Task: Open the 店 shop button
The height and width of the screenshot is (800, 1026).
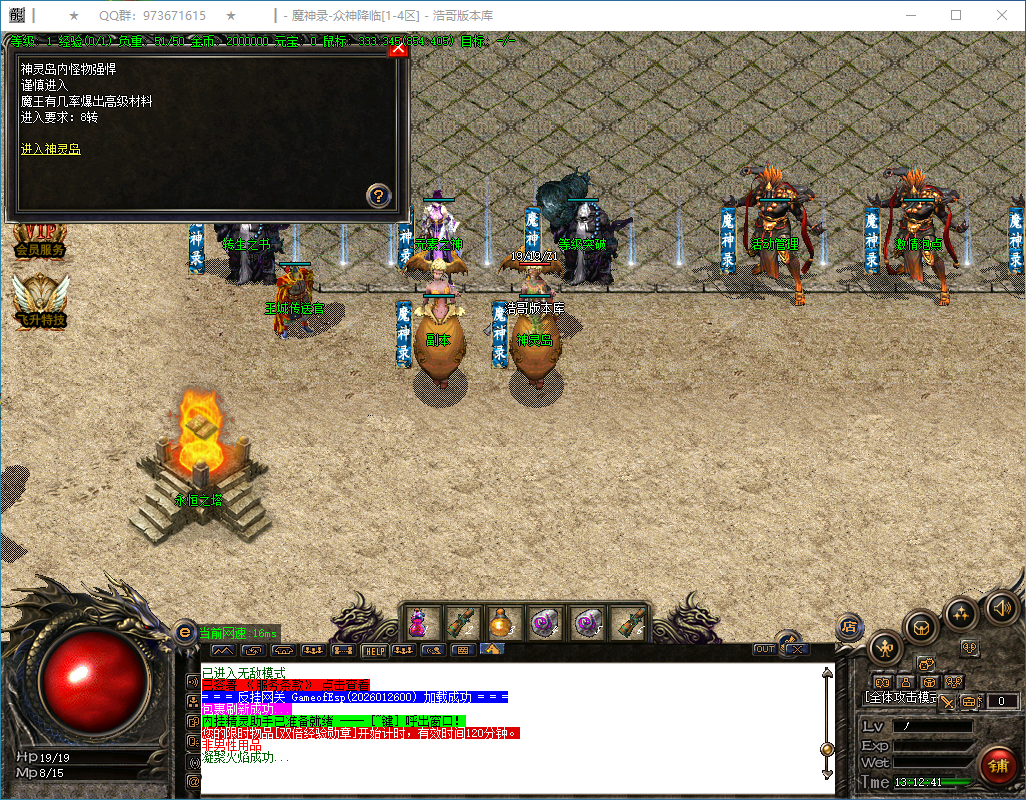Action: coord(849,627)
